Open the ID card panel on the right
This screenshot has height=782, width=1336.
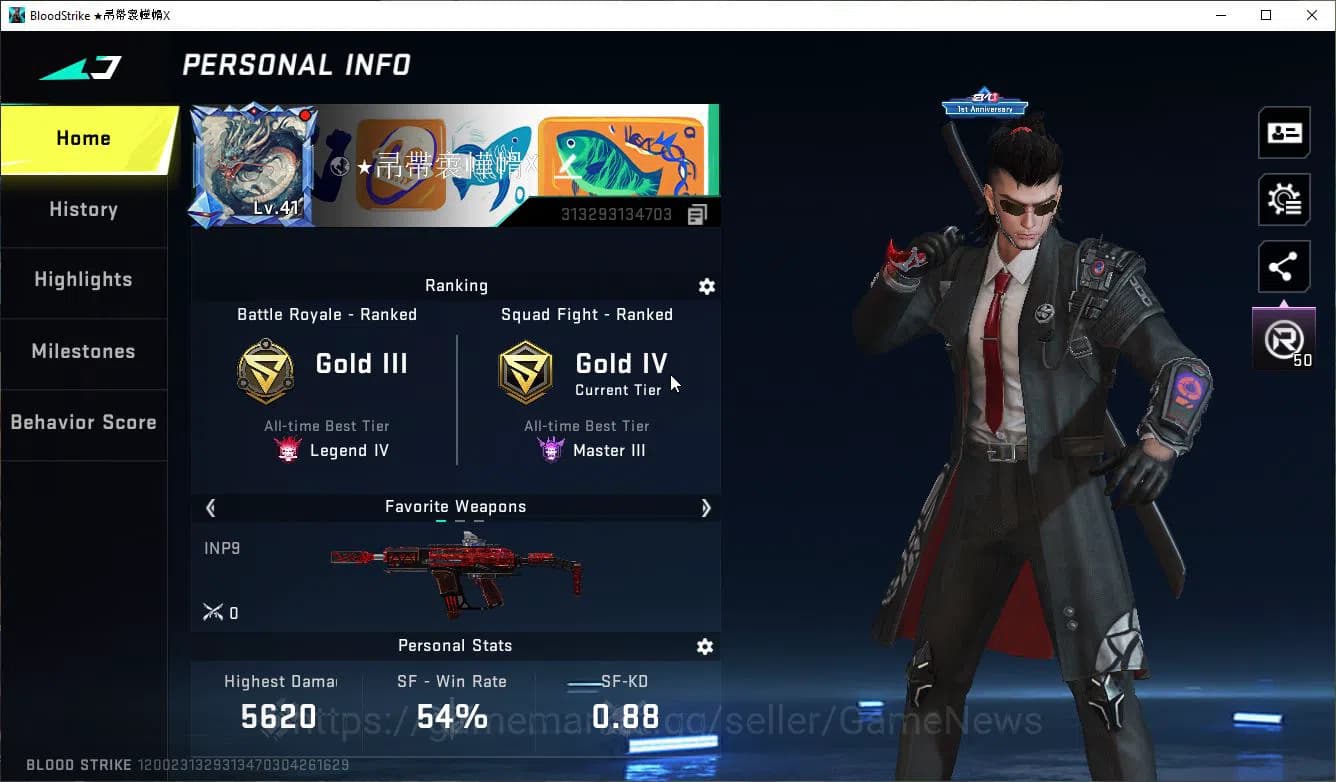[1284, 132]
